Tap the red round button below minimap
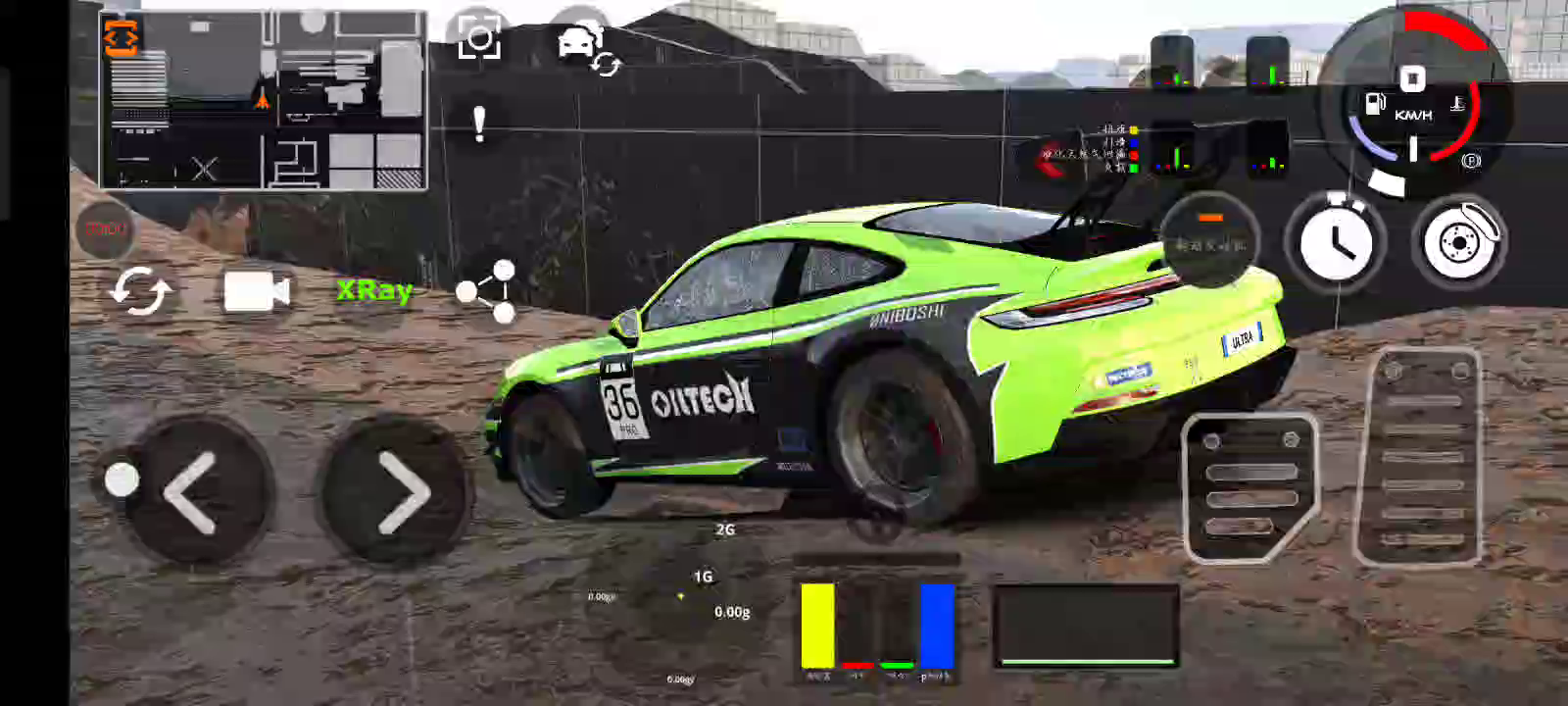This screenshot has width=1568, height=706. point(106,228)
